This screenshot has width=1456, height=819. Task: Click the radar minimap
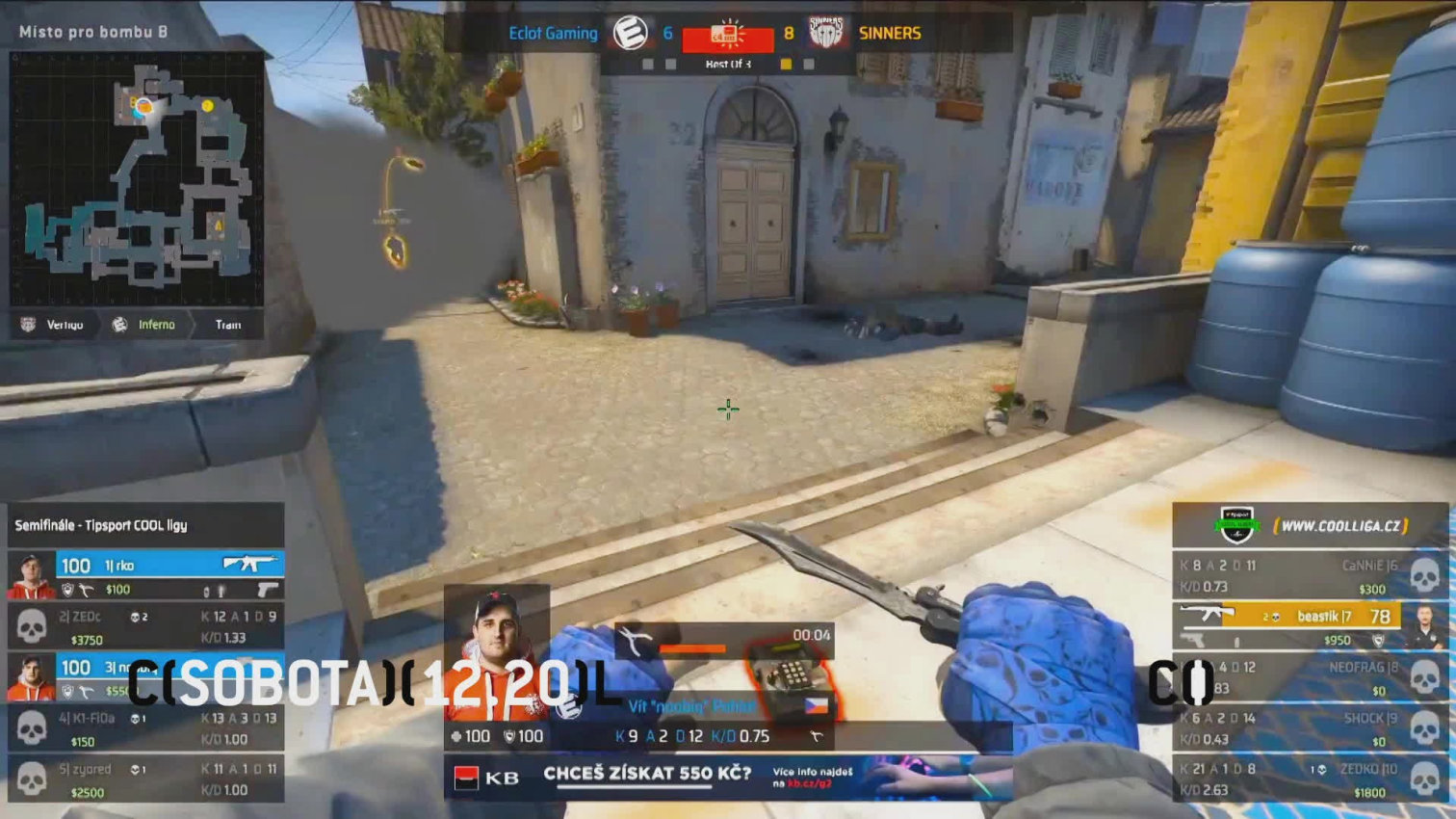[137, 178]
